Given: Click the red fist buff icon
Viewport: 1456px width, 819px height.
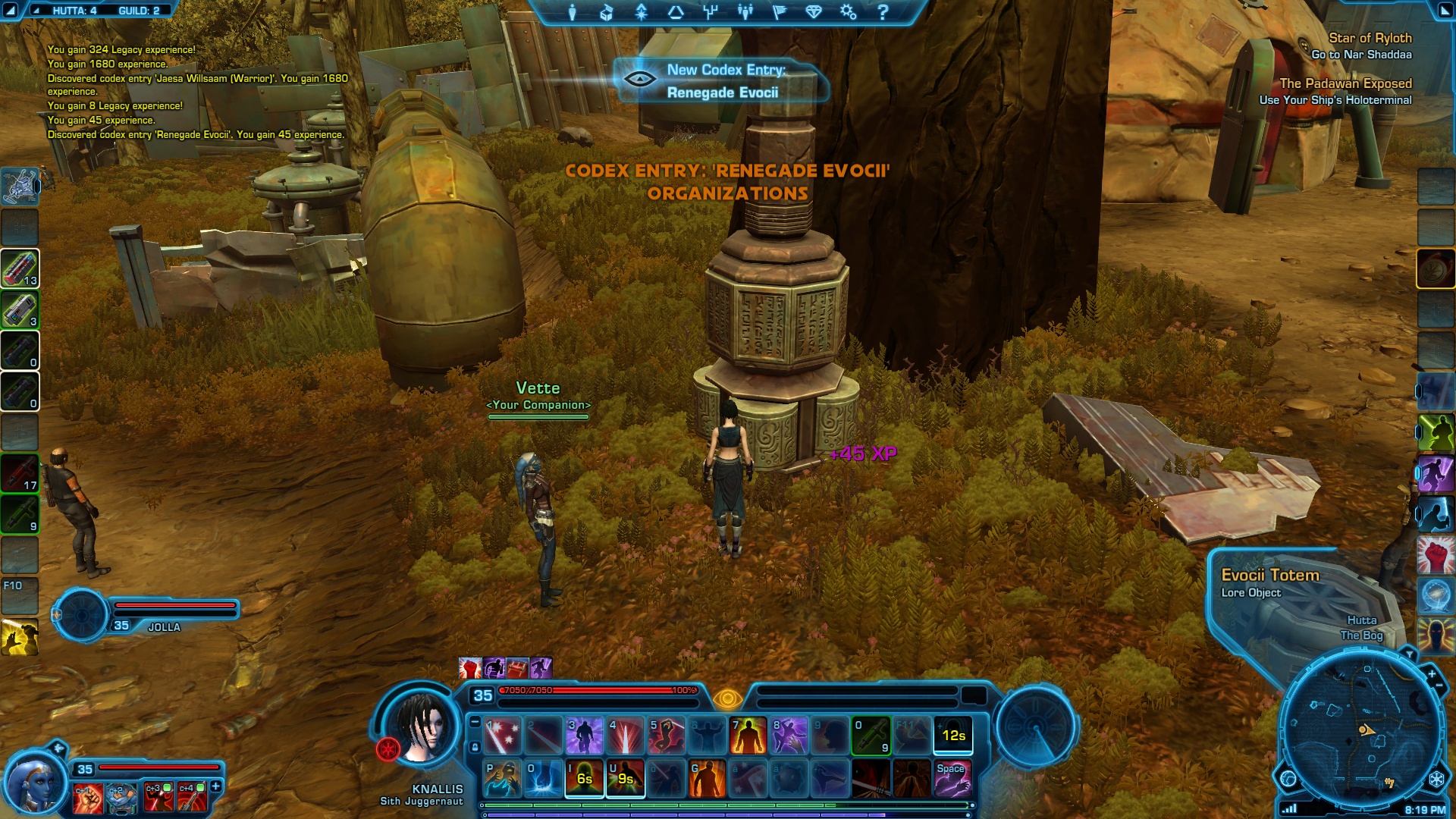Looking at the screenshot, I should point(470,668).
